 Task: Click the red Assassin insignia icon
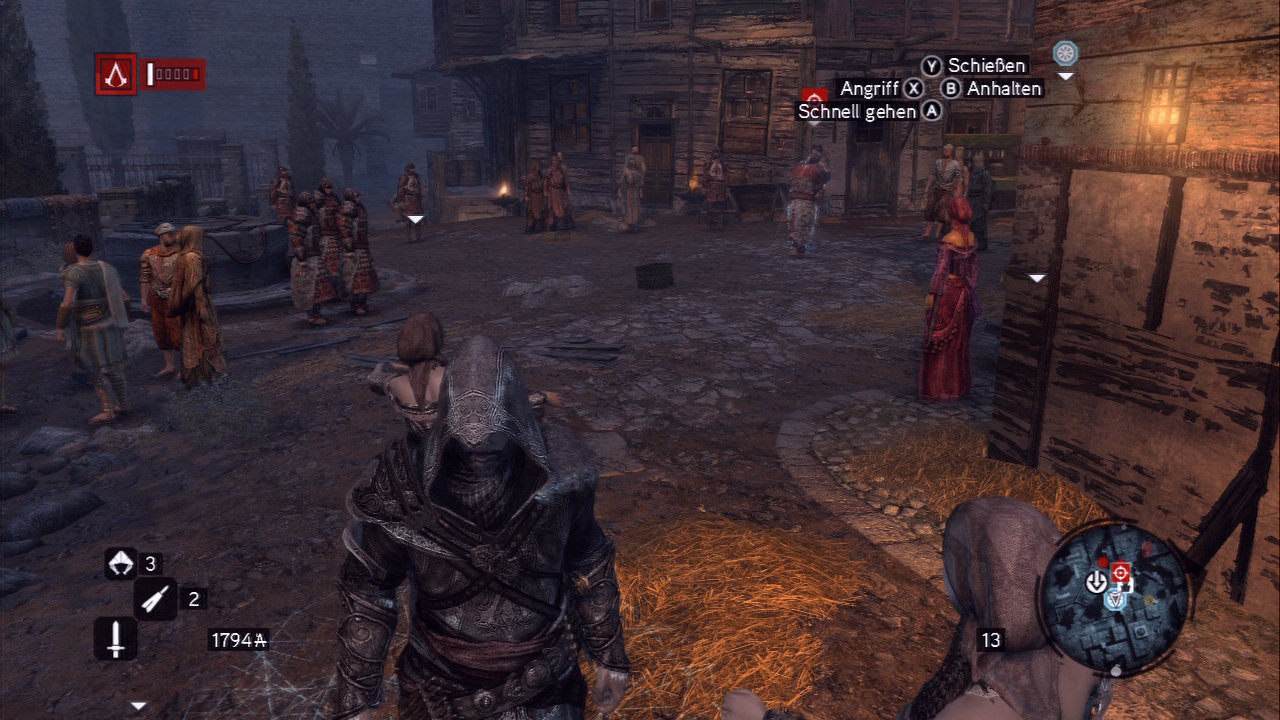click(x=116, y=73)
